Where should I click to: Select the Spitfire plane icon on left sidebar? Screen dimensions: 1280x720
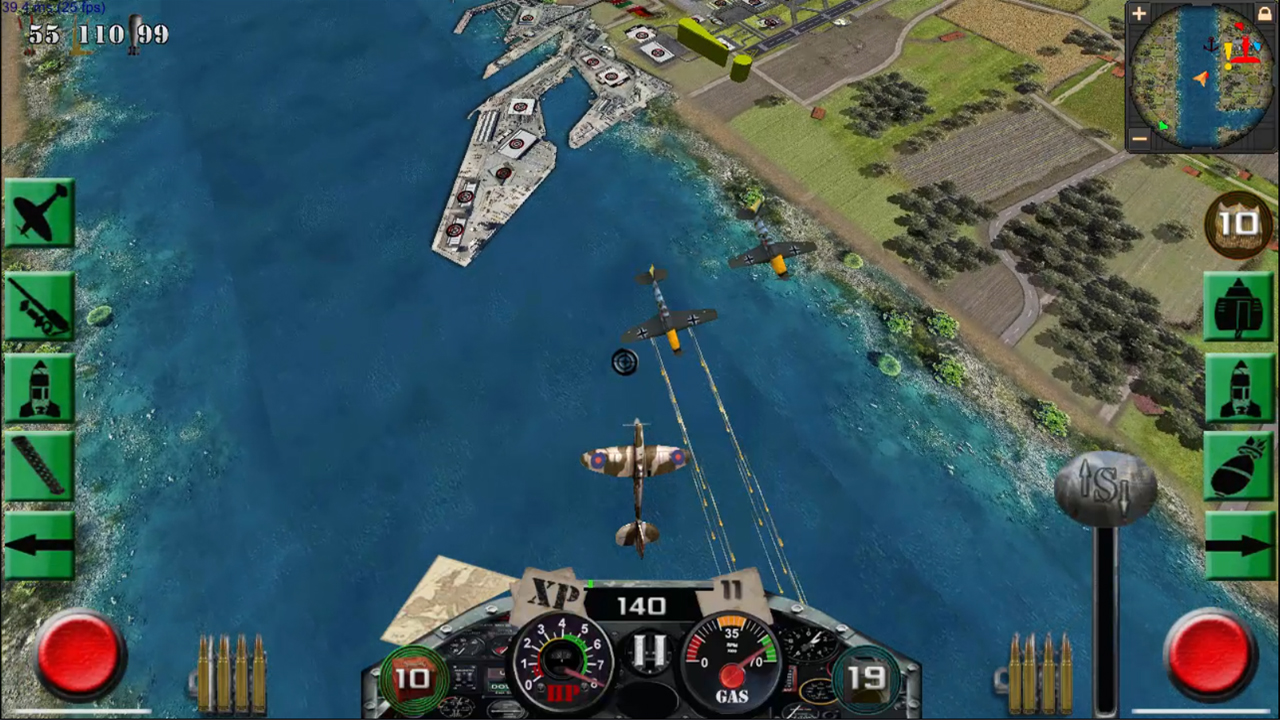(x=40, y=210)
